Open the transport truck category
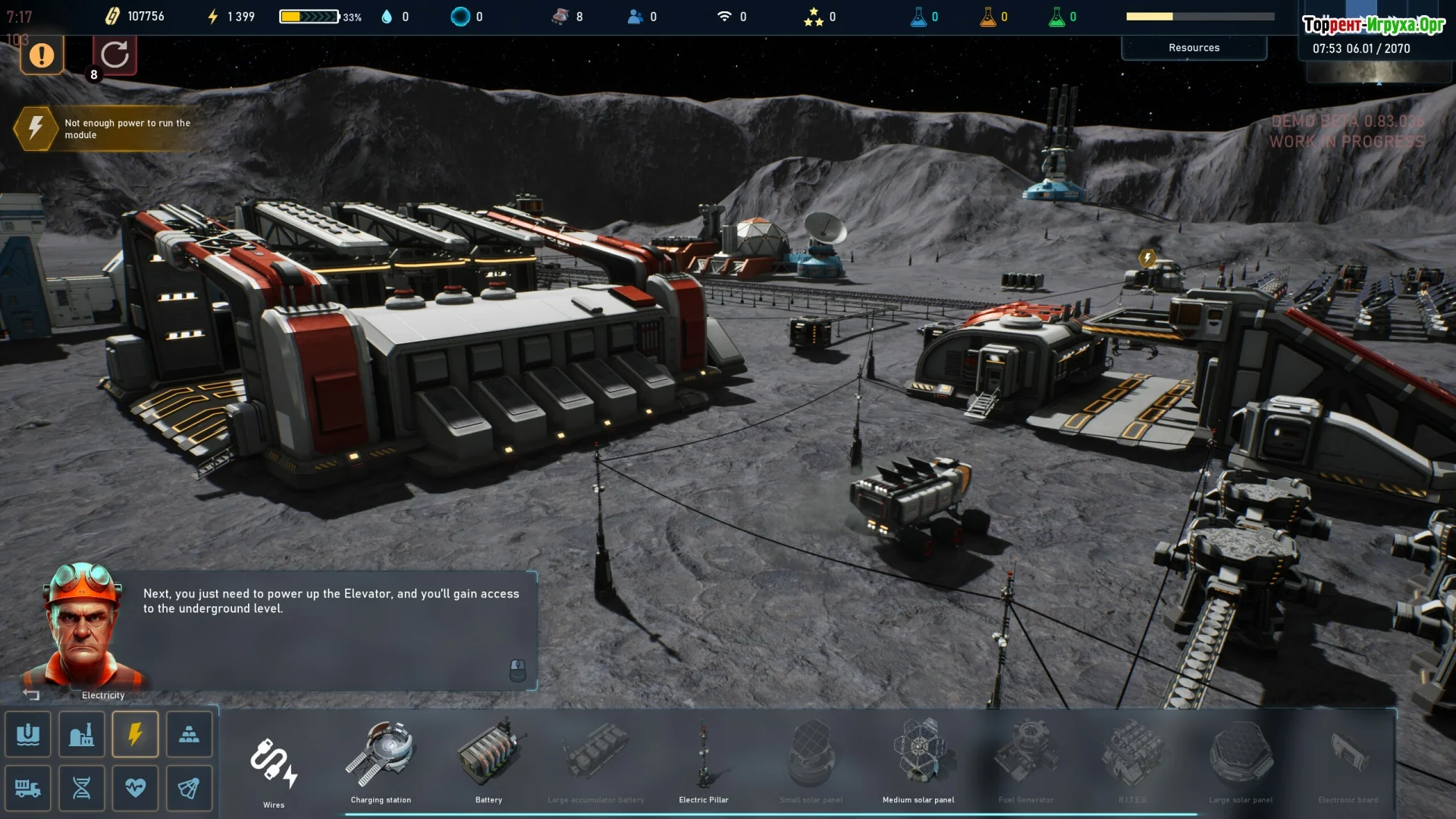 click(x=28, y=788)
